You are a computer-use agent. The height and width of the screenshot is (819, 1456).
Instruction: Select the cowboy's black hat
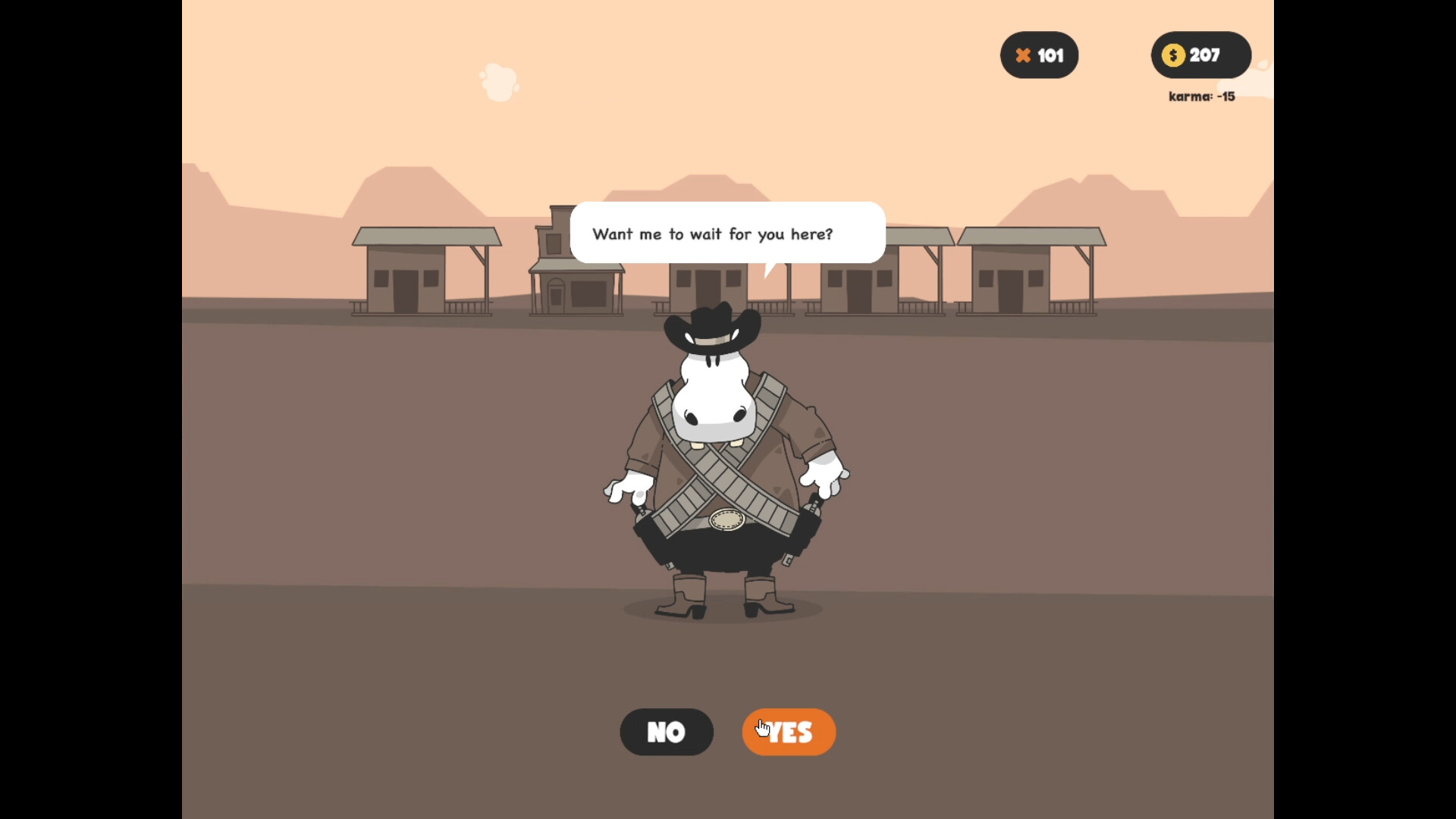tap(713, 326)
